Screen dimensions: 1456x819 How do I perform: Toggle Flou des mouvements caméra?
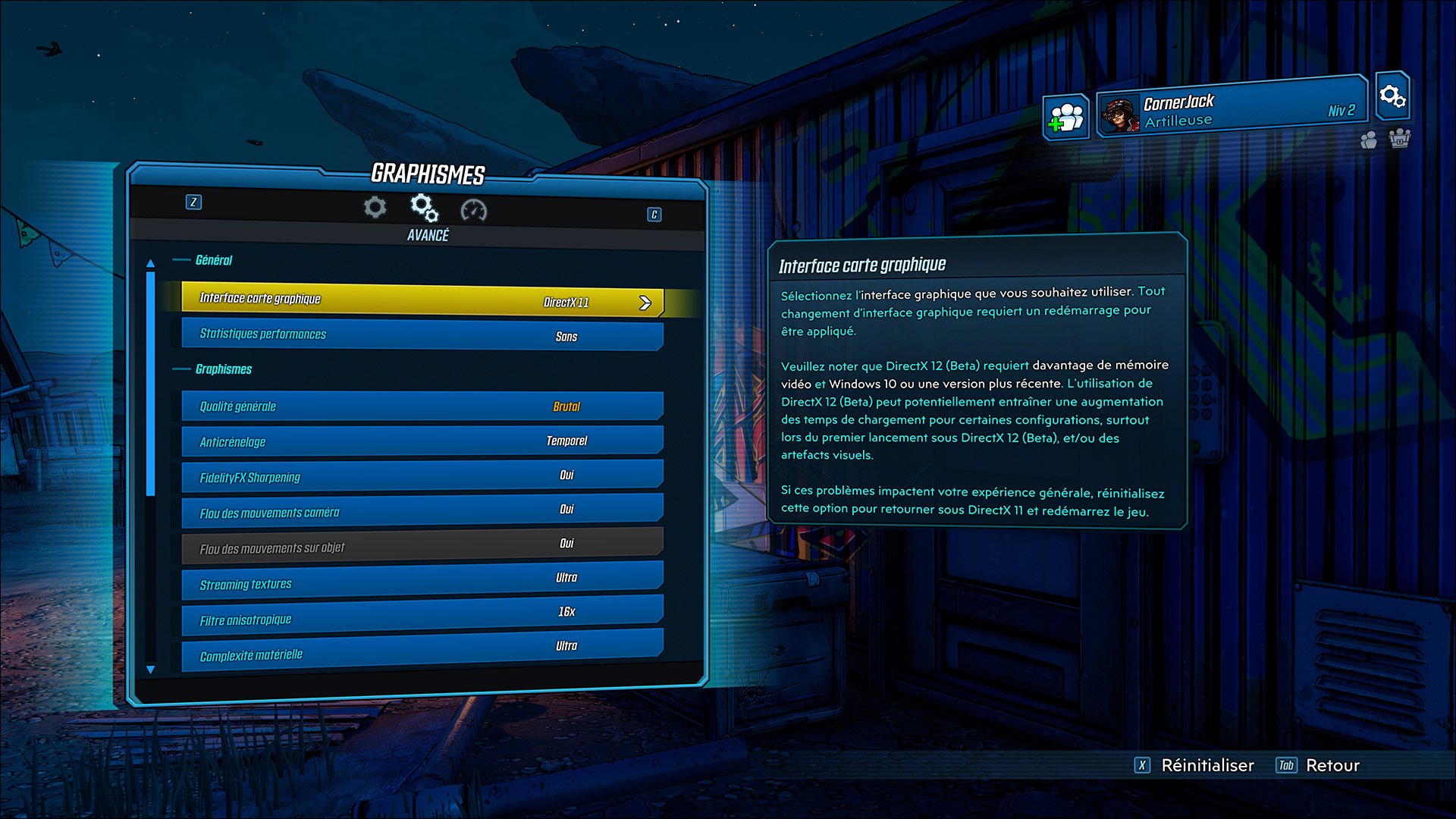coord(422,511)
